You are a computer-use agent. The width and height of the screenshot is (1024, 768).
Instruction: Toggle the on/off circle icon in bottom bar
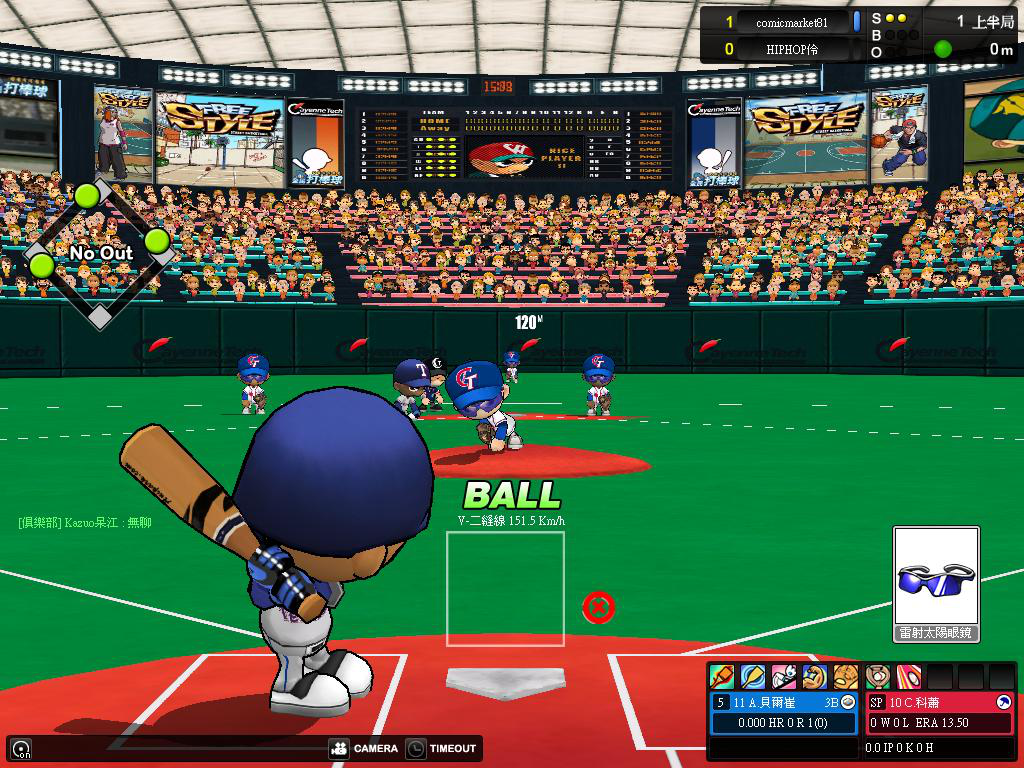20,748
